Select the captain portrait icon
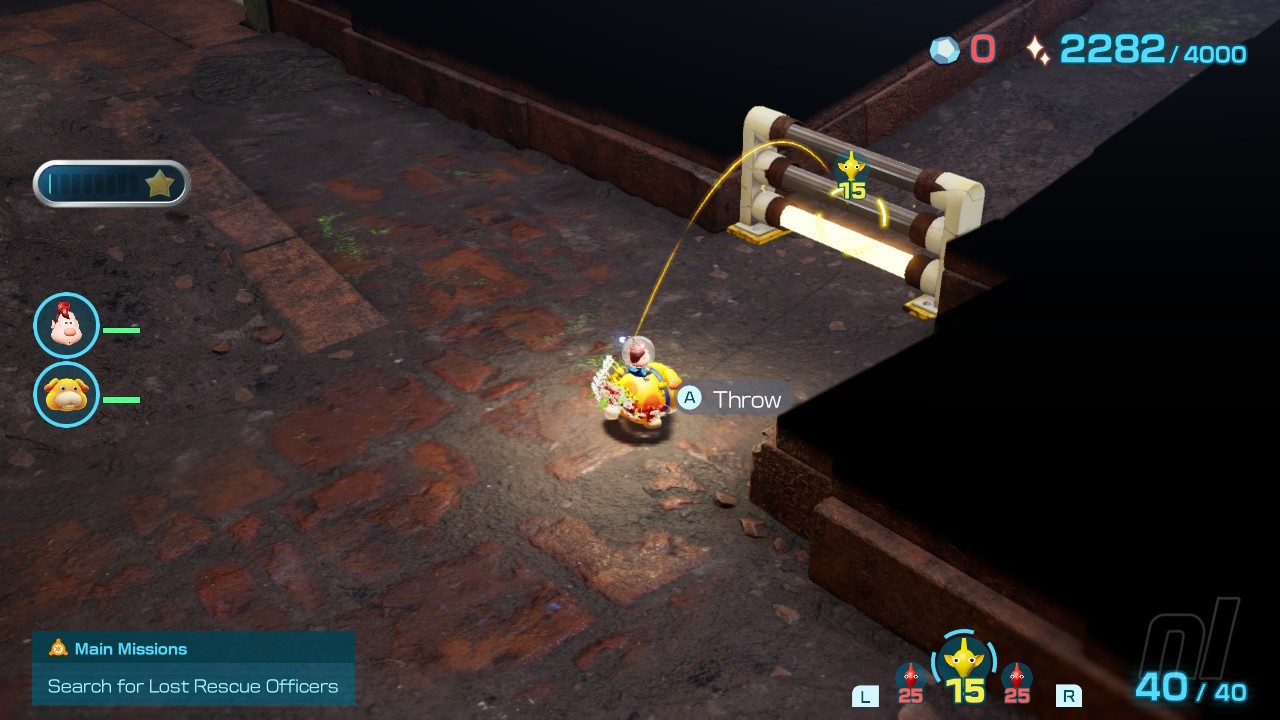This screenshot has width=1280, height=720. click(66, 326)
